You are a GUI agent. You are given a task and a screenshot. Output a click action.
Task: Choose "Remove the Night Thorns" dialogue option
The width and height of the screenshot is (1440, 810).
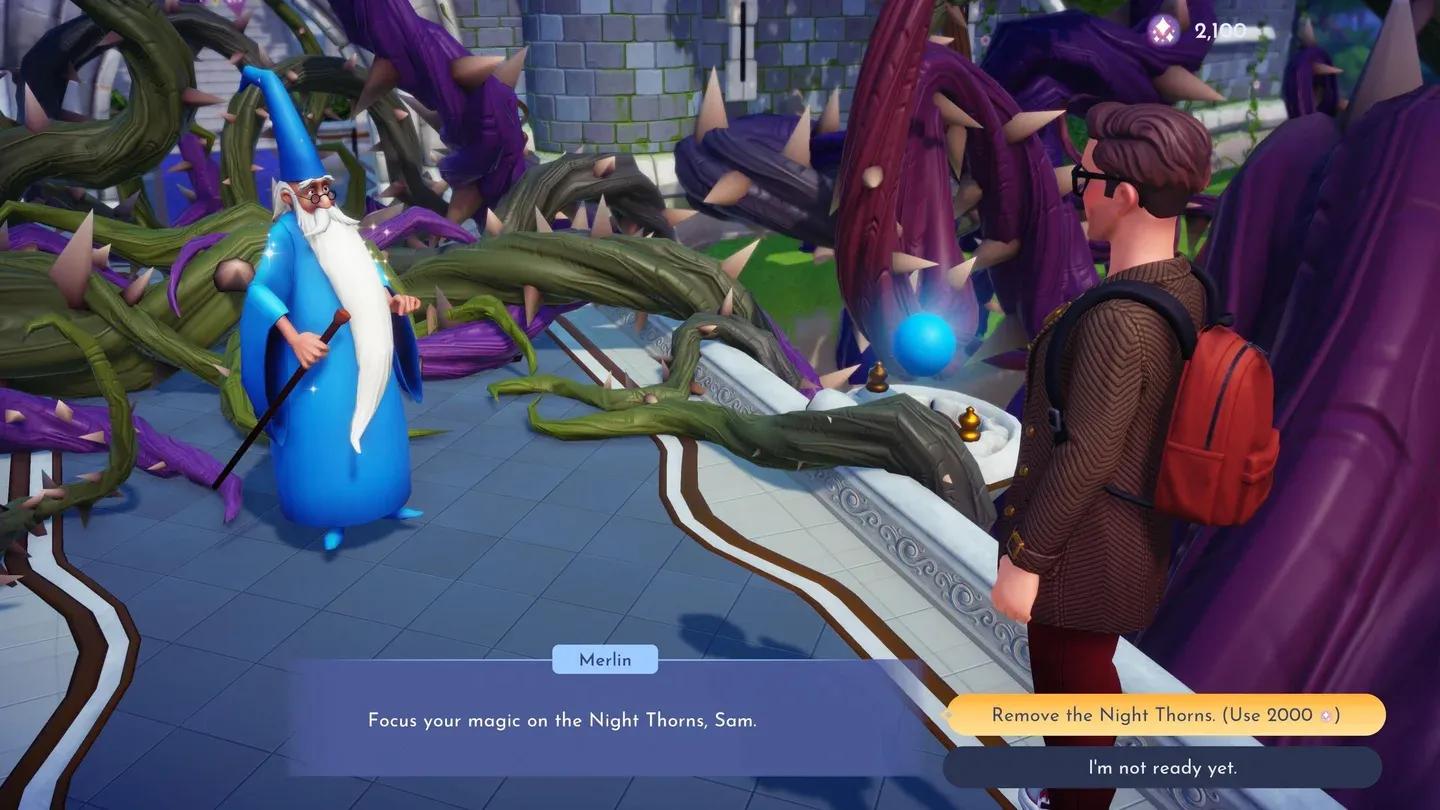click(1165, 715)
